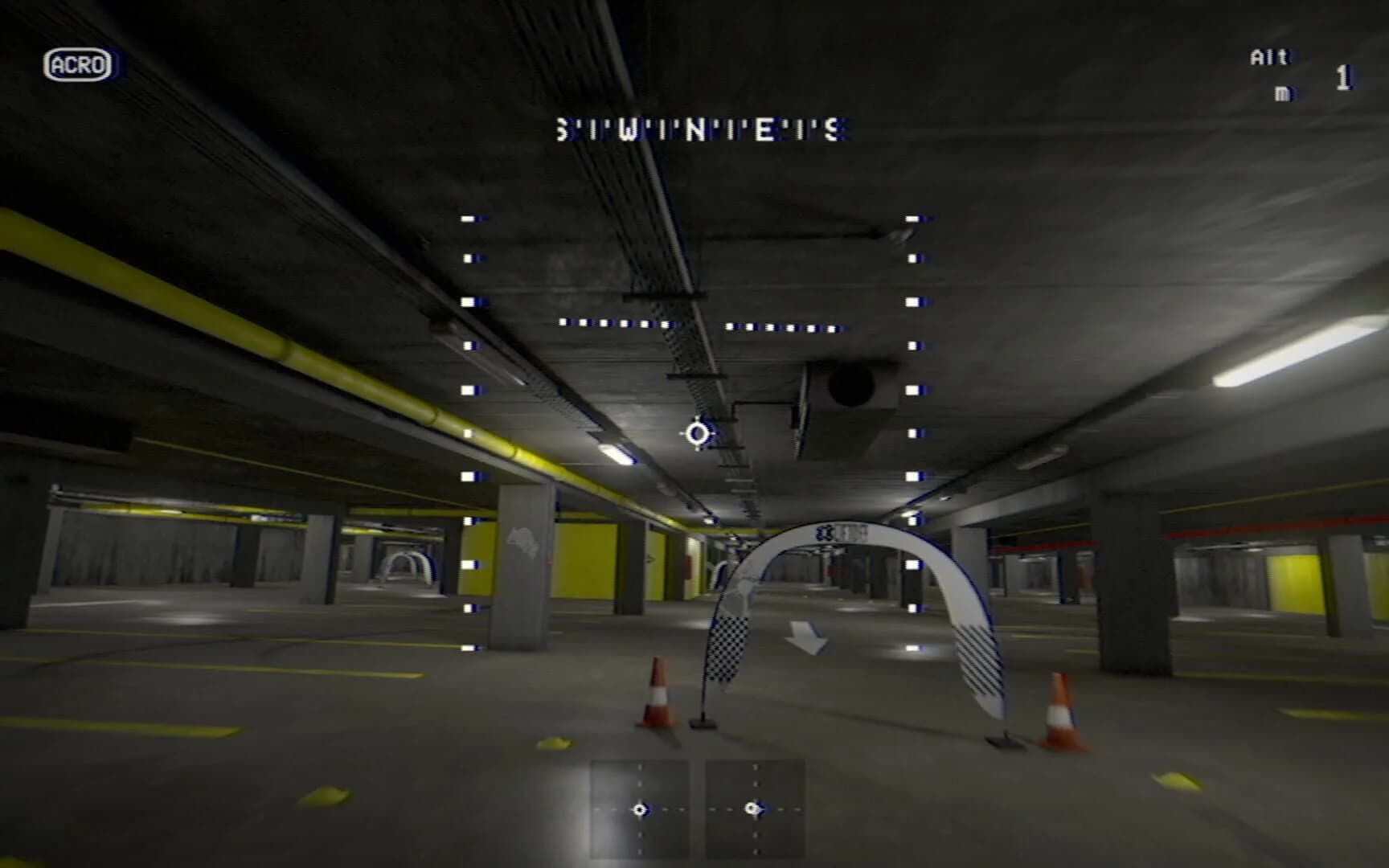Click the right pitch-roll stick indicator

(x=754, y=808)
